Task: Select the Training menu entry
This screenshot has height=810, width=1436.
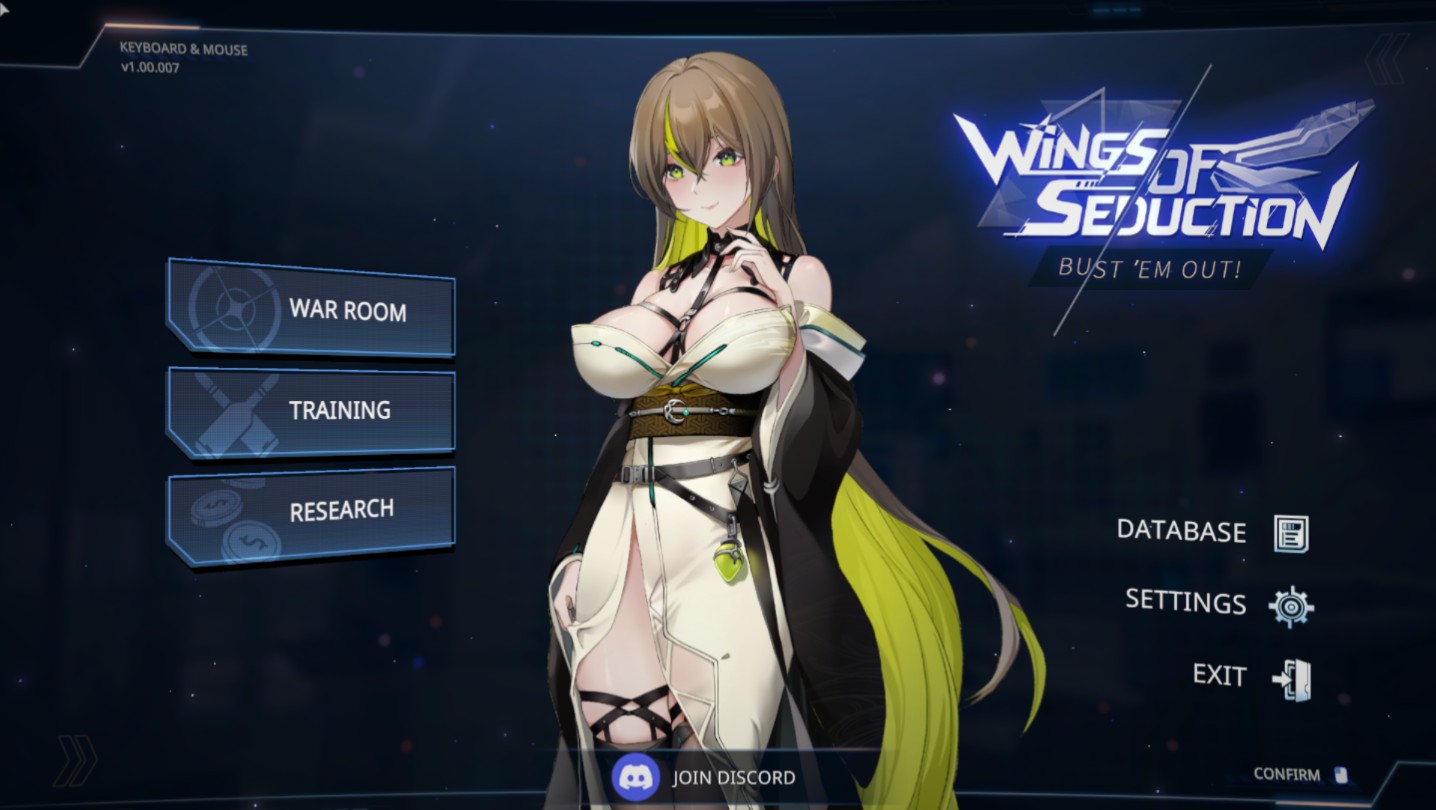Action: click(x=311, y=411)
